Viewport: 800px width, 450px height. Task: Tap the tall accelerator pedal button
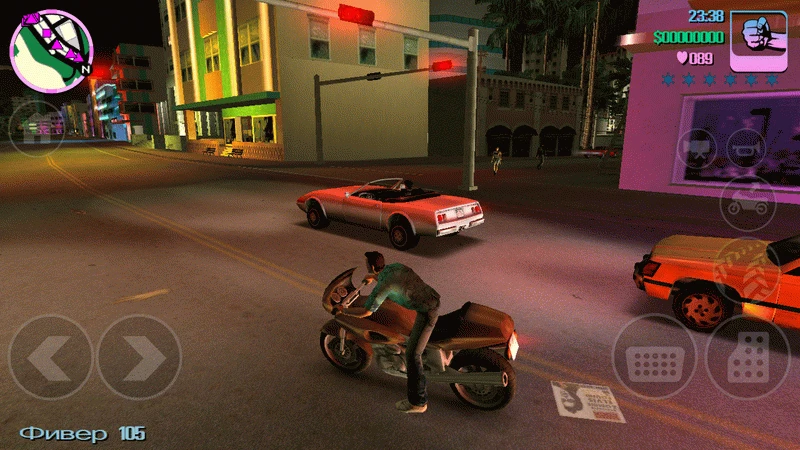click(x=748, y=357)
